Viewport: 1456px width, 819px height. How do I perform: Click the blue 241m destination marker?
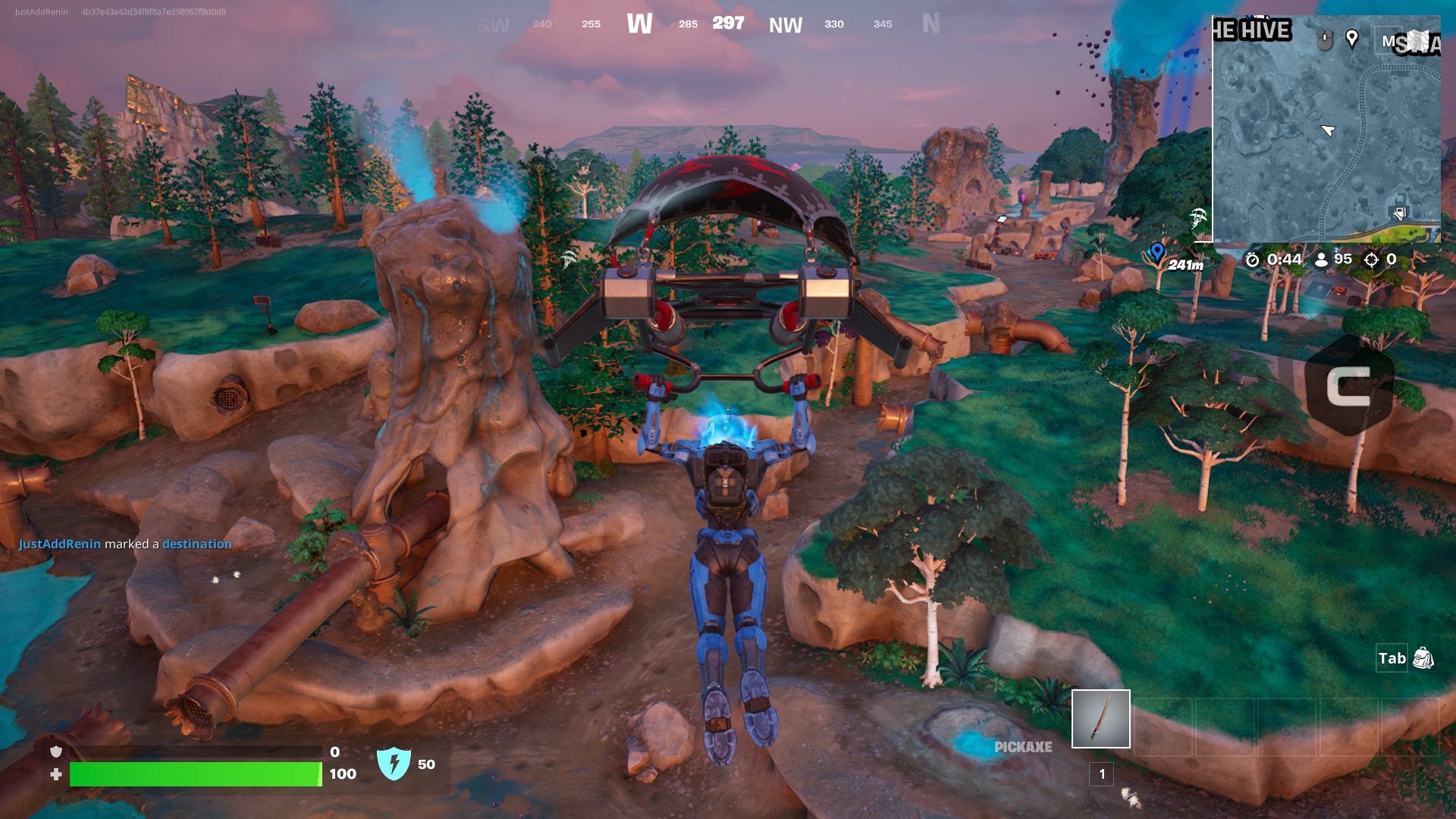coord(1157,253)
